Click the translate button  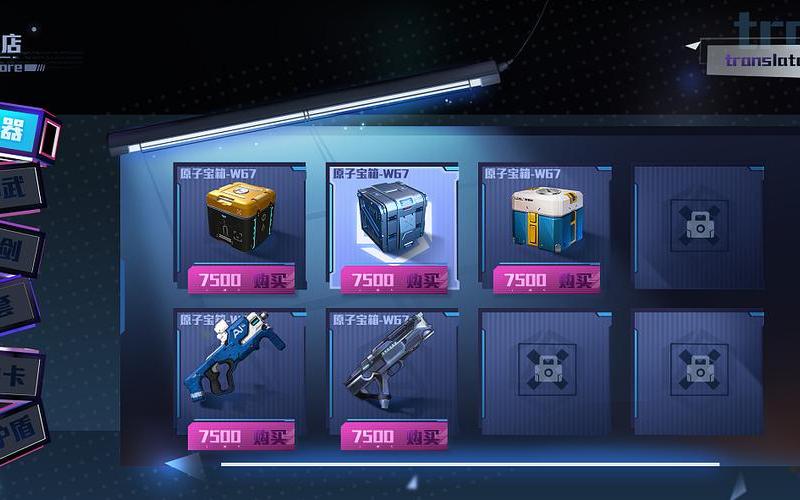[x=758, y=60]
